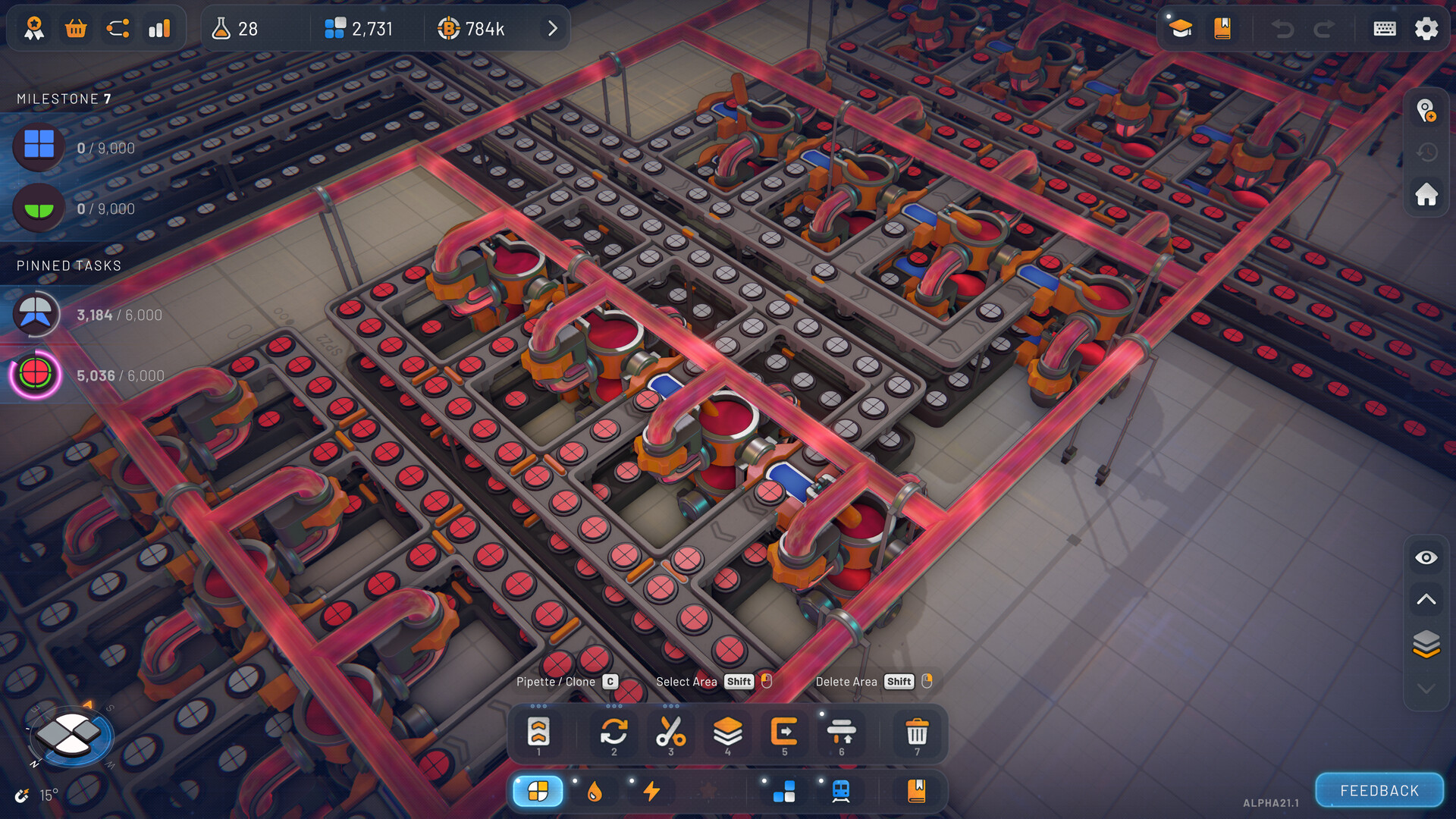The width and height of the screenshot is (1456, 819).
Task: Expand the resource bar via the right chevron
Action: click(552, 28)
